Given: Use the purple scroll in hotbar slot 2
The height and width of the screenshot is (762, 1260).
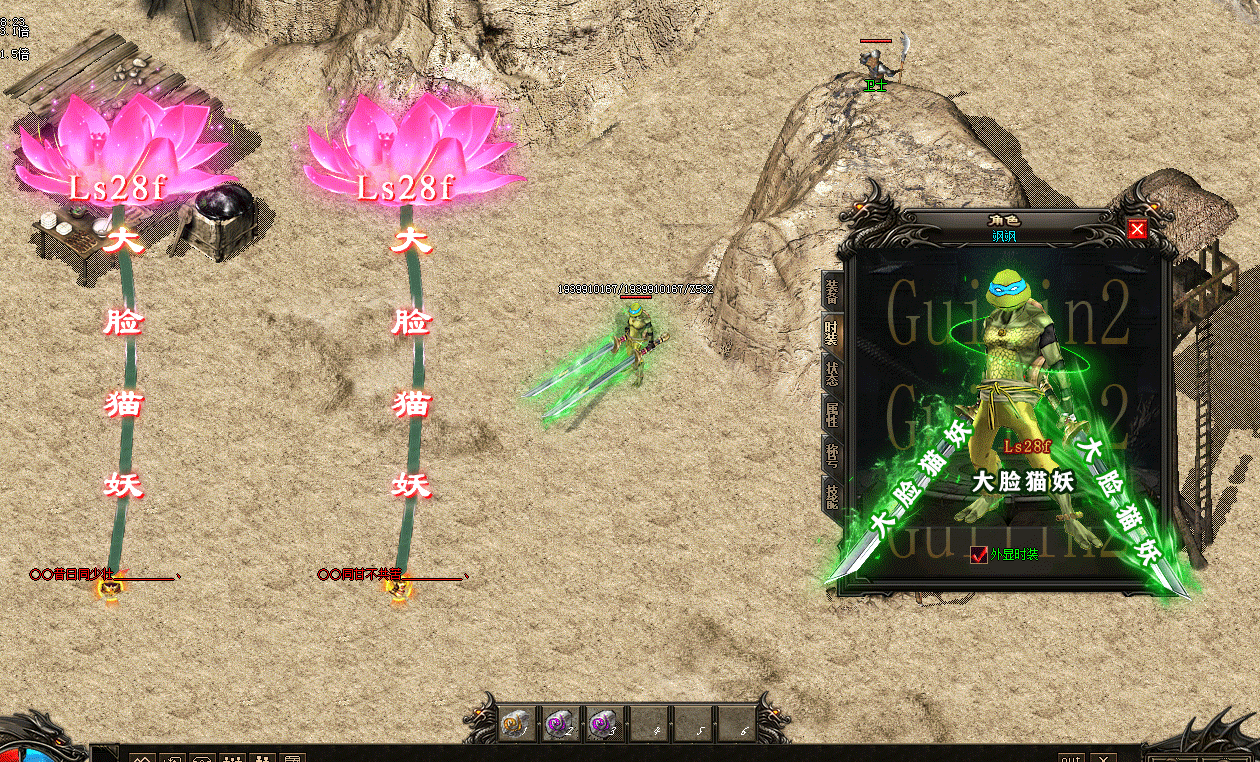Looking at the screenshot, I should click(x=559, y=723).
